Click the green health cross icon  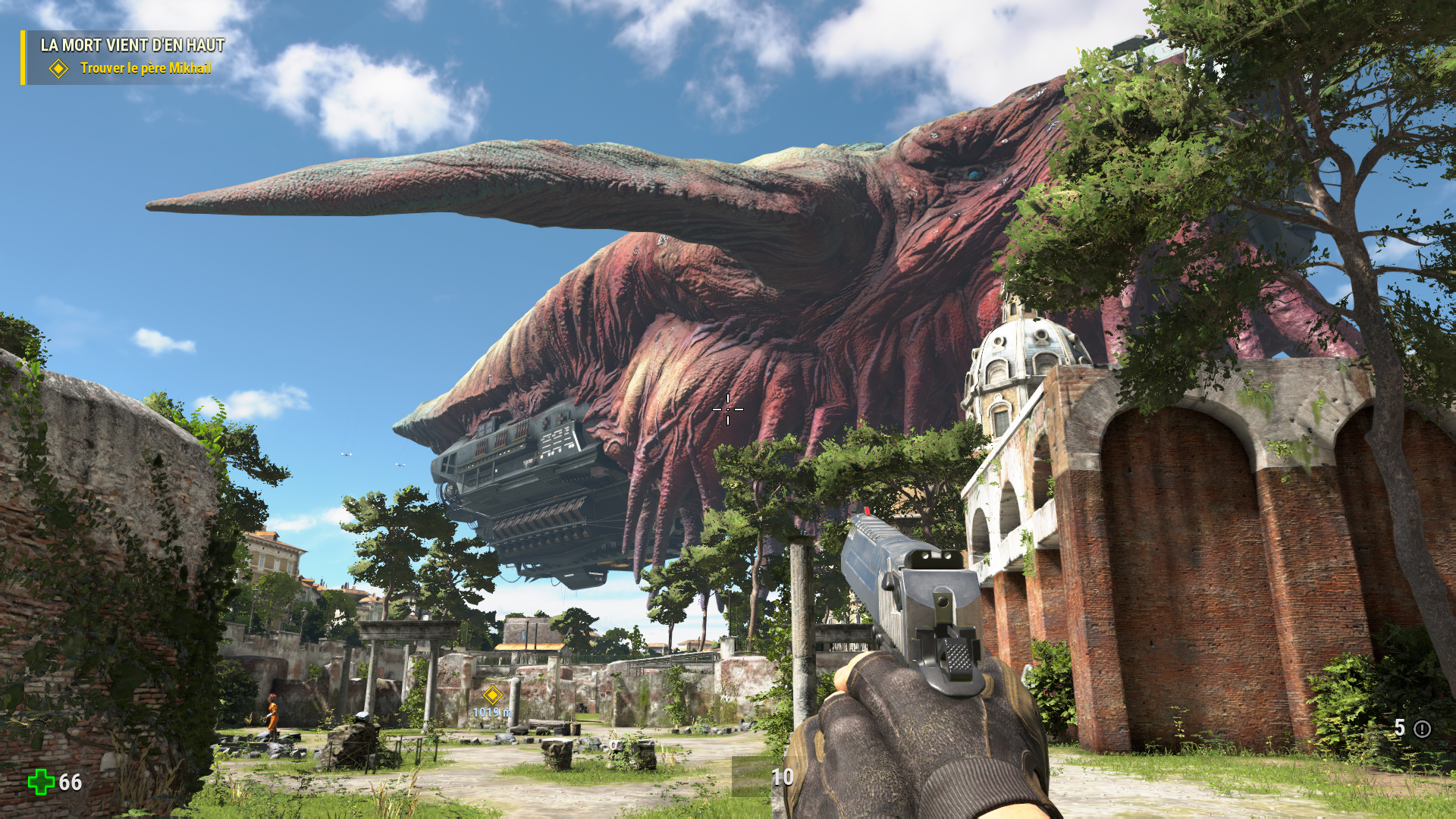(41, 782)
